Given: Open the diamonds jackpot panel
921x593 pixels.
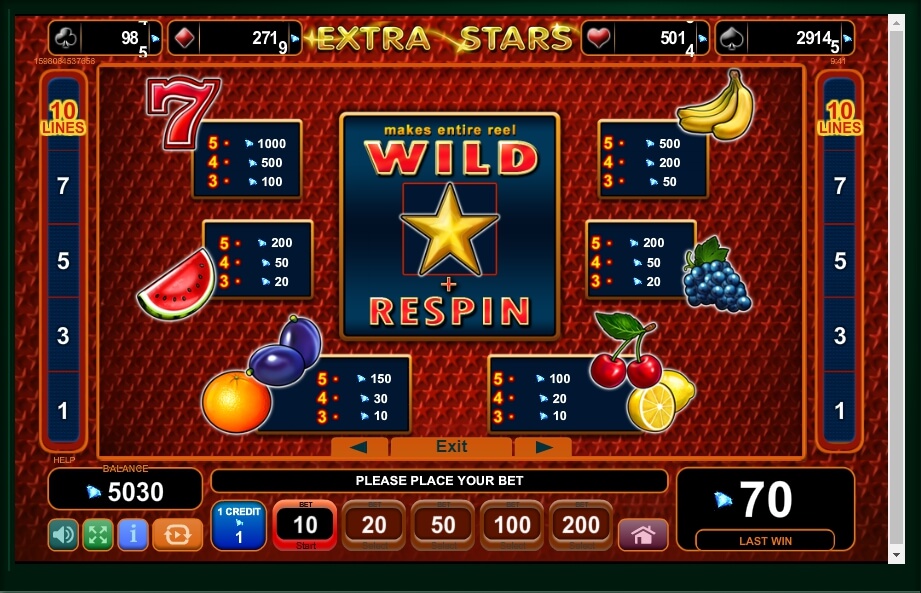Looking at the screenshot, I should (x=234, y=39).
